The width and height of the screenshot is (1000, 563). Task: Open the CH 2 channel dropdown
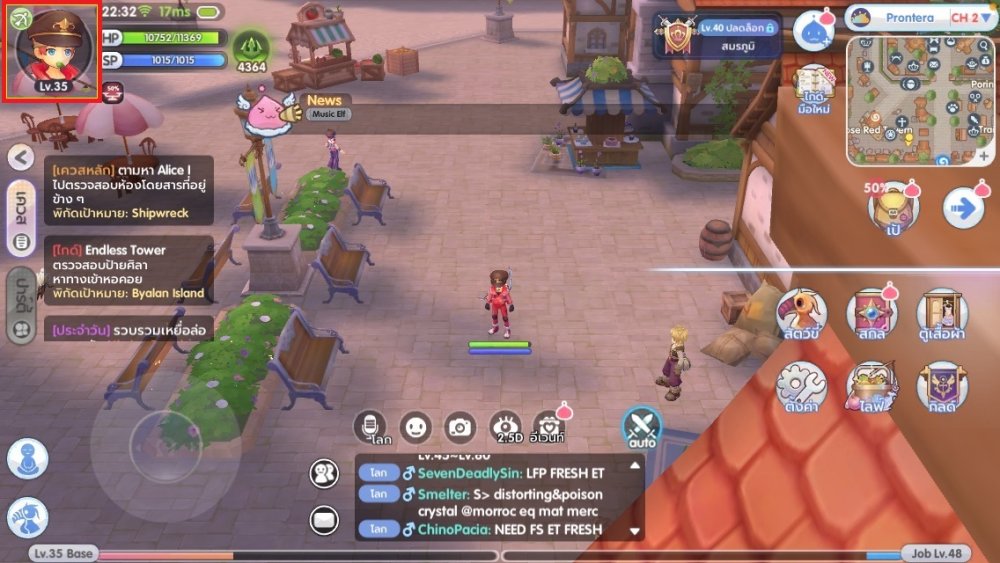(971, 17)
